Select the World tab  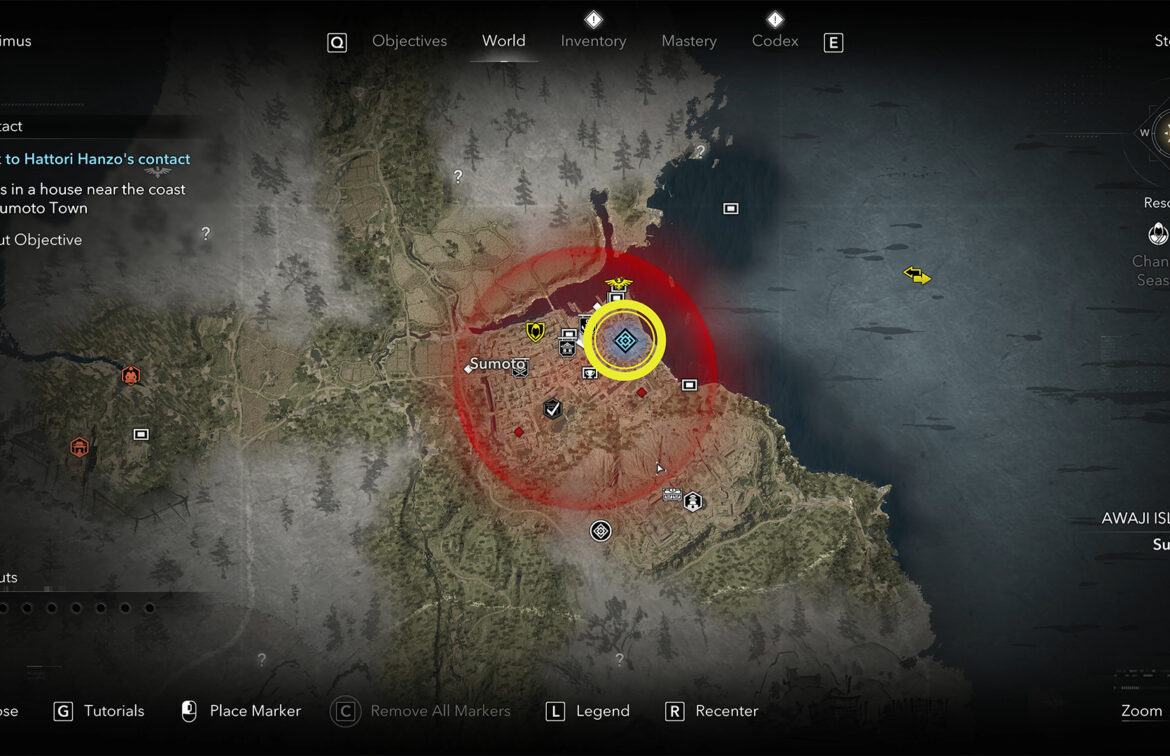coord(503,41)
